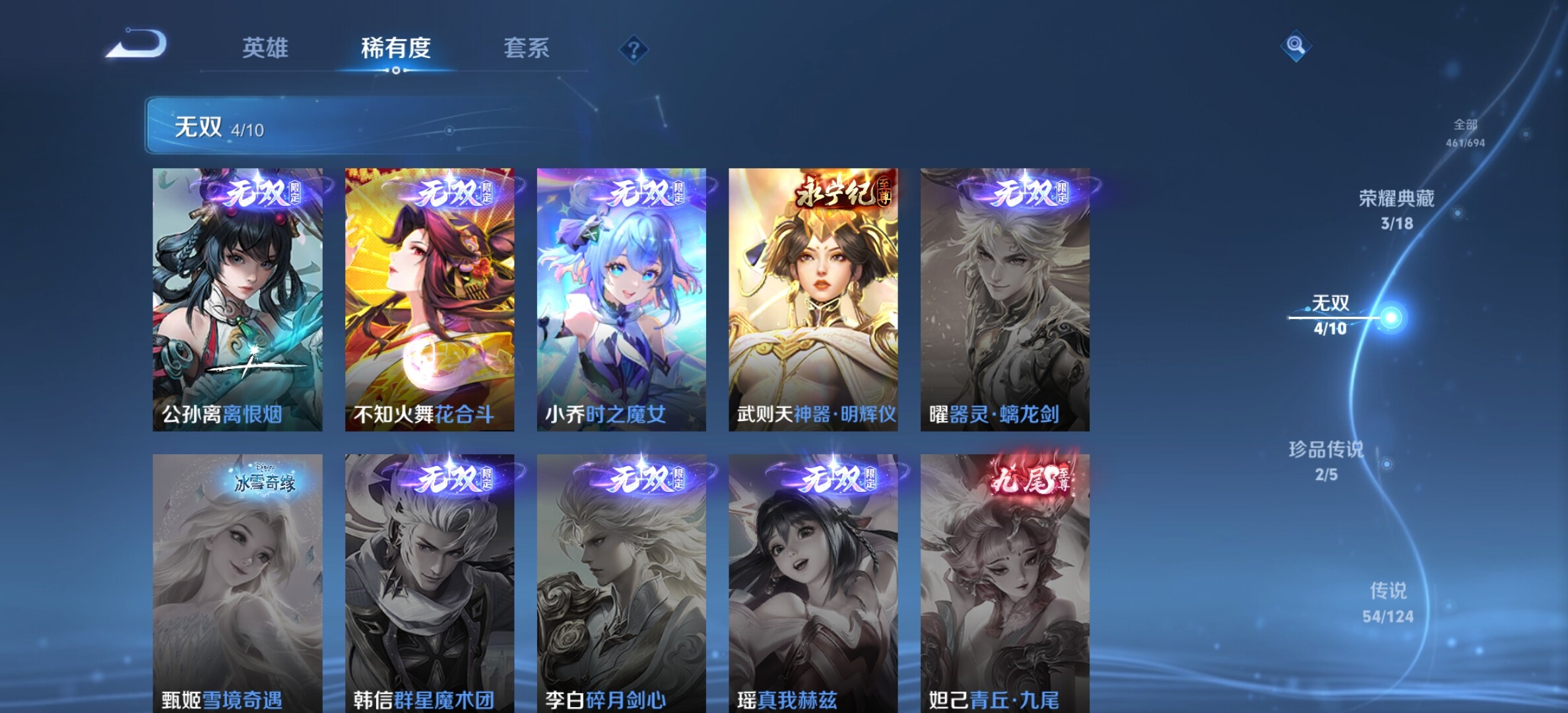Screen dimensions: 1568x713
Task: Open the question mark help icon
Action: pos(634,50)
